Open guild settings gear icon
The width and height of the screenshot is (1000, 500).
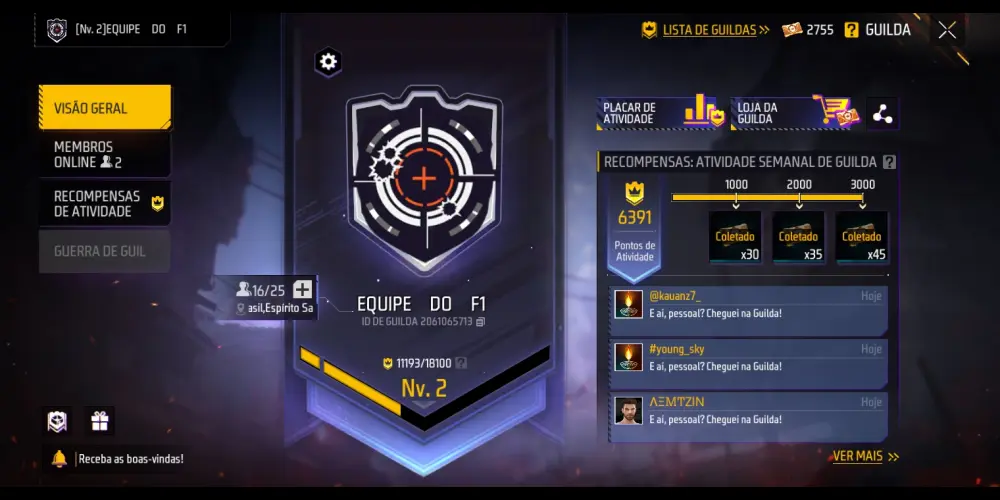pos(328,62)
